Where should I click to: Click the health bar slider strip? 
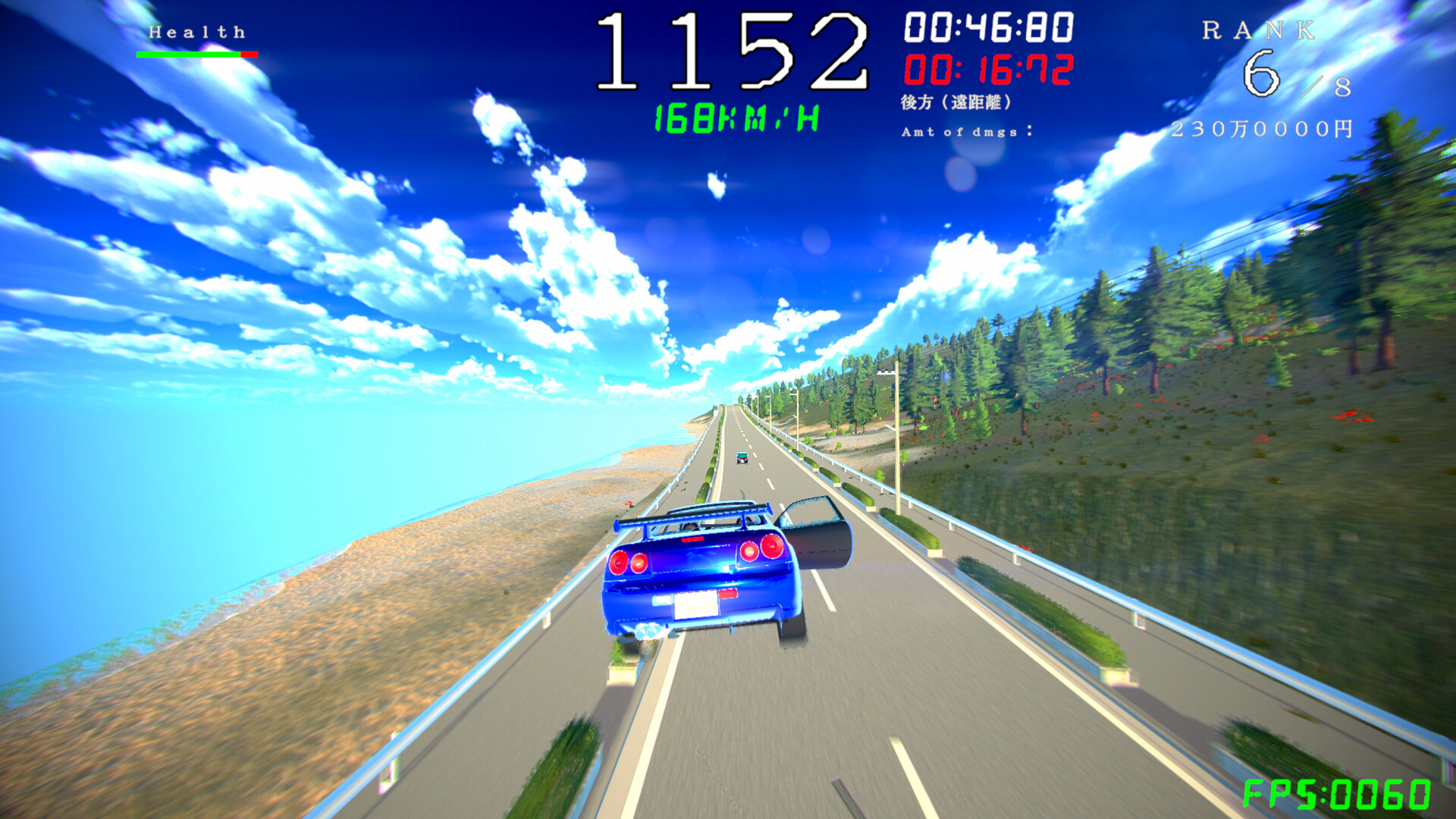tap(196, 55)
